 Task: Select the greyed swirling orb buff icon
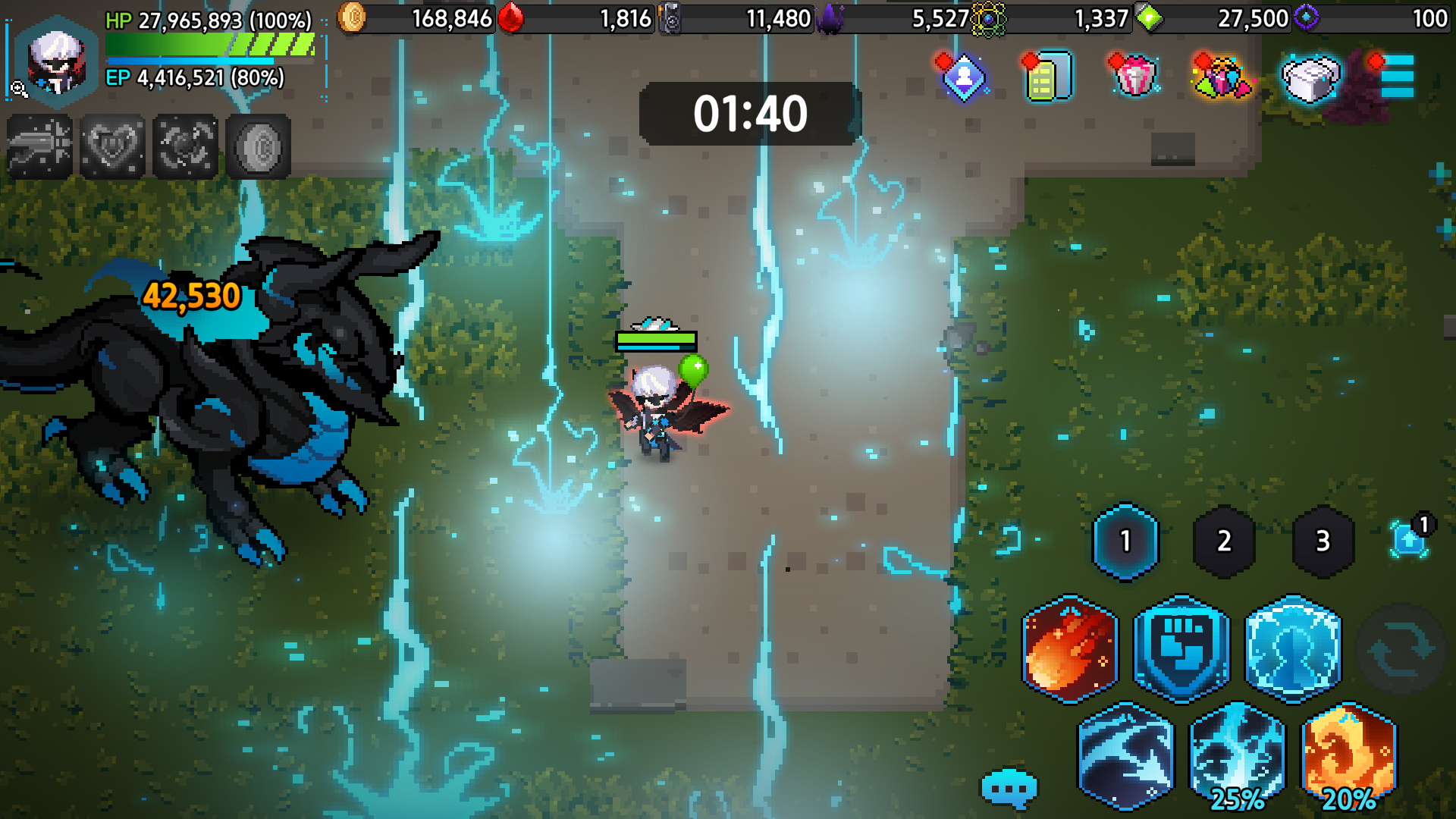click(x=185, y=146)
